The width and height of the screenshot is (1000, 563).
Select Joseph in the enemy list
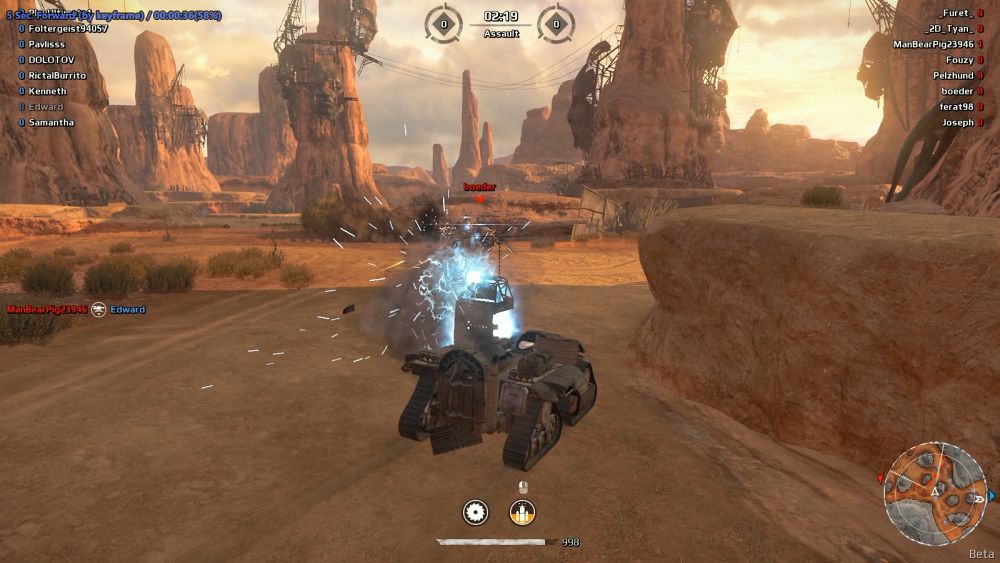click(957, 123)
